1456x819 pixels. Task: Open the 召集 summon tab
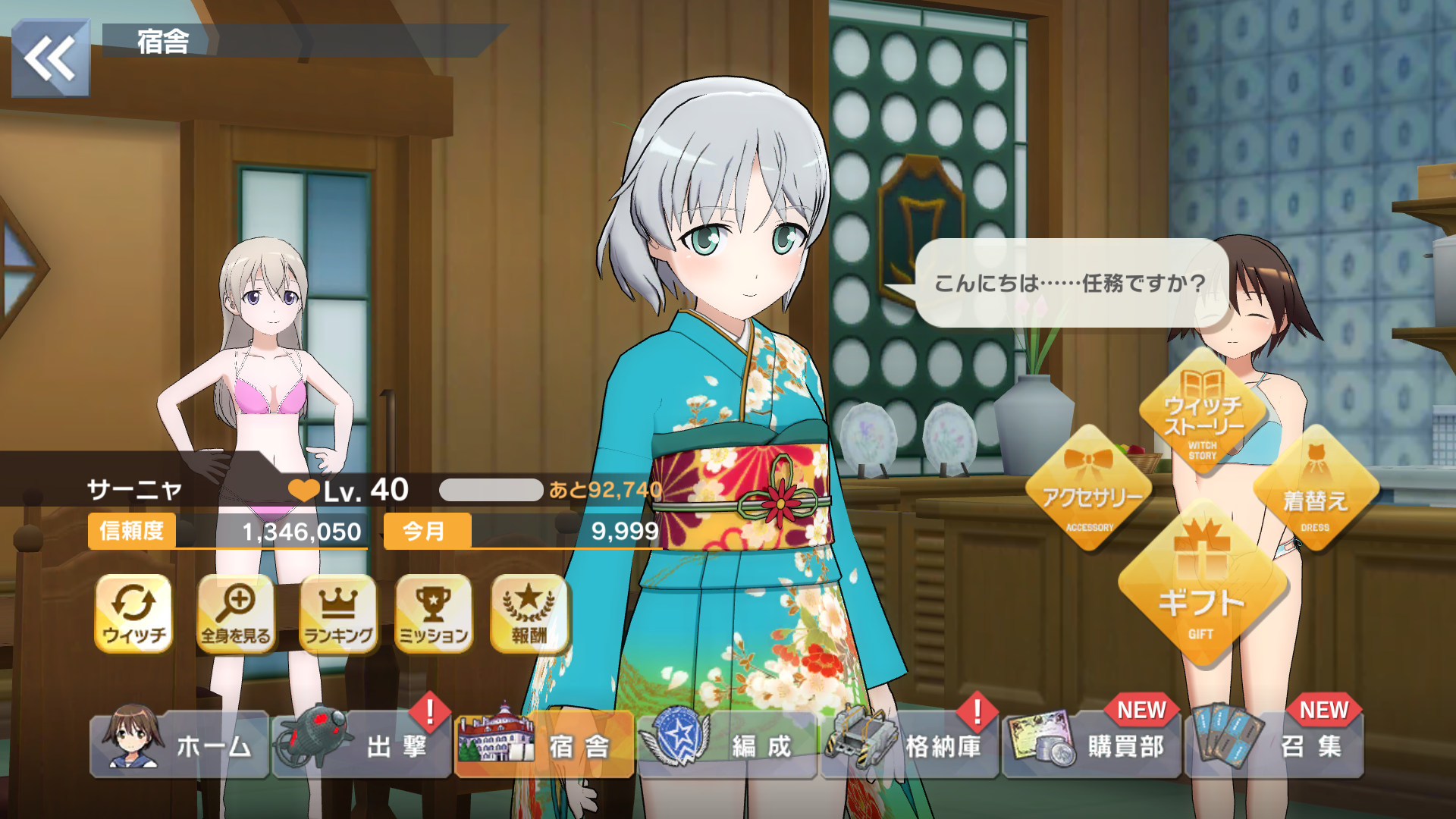click(x=1275, y=745)
